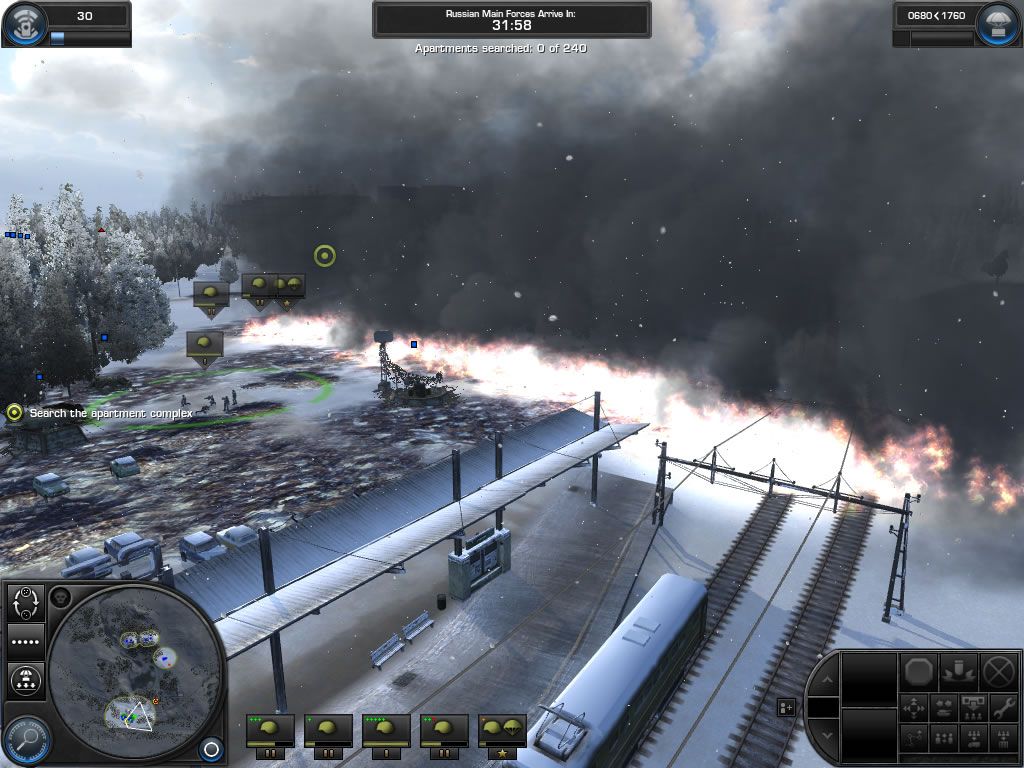Click the round ring button under minimap
Viewport: 1024px width, 768px height.
point(211,748)
